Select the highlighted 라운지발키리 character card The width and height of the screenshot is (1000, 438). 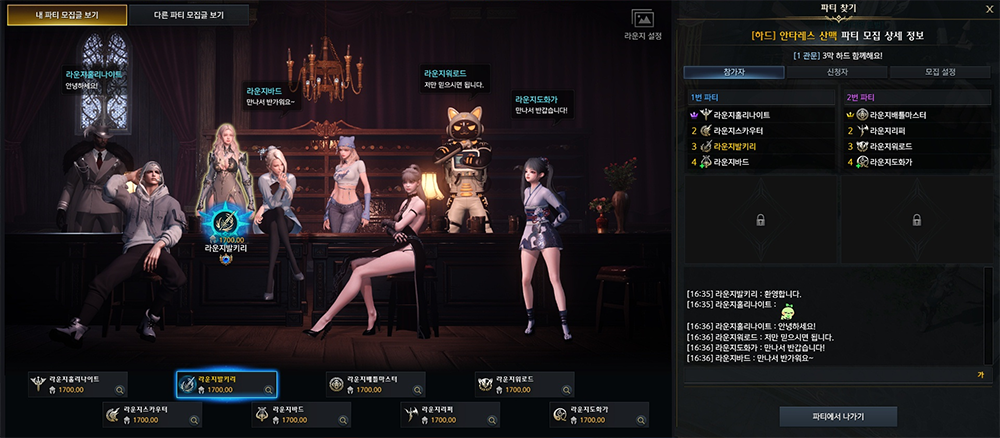(226, 384)
